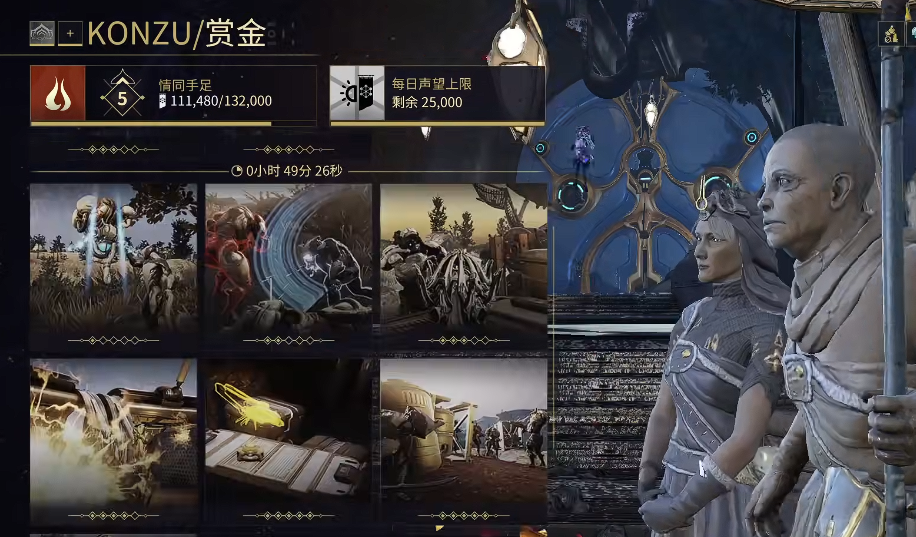The height and width of the screenshot is (537, 916).
Task: Select the bounty with the blue shield arc
Action: [289, 264]
